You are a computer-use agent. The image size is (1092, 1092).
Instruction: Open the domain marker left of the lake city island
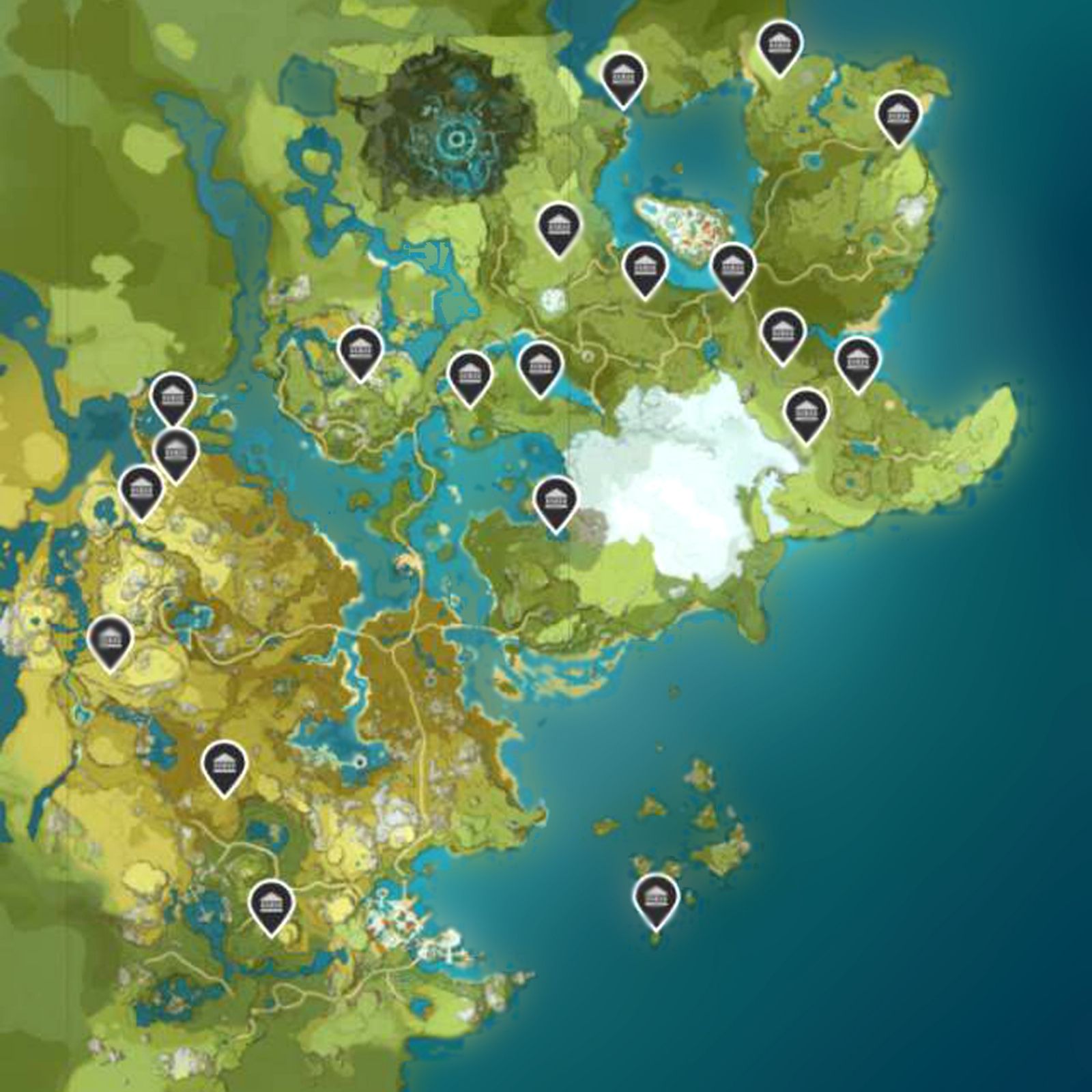point(644,268)
